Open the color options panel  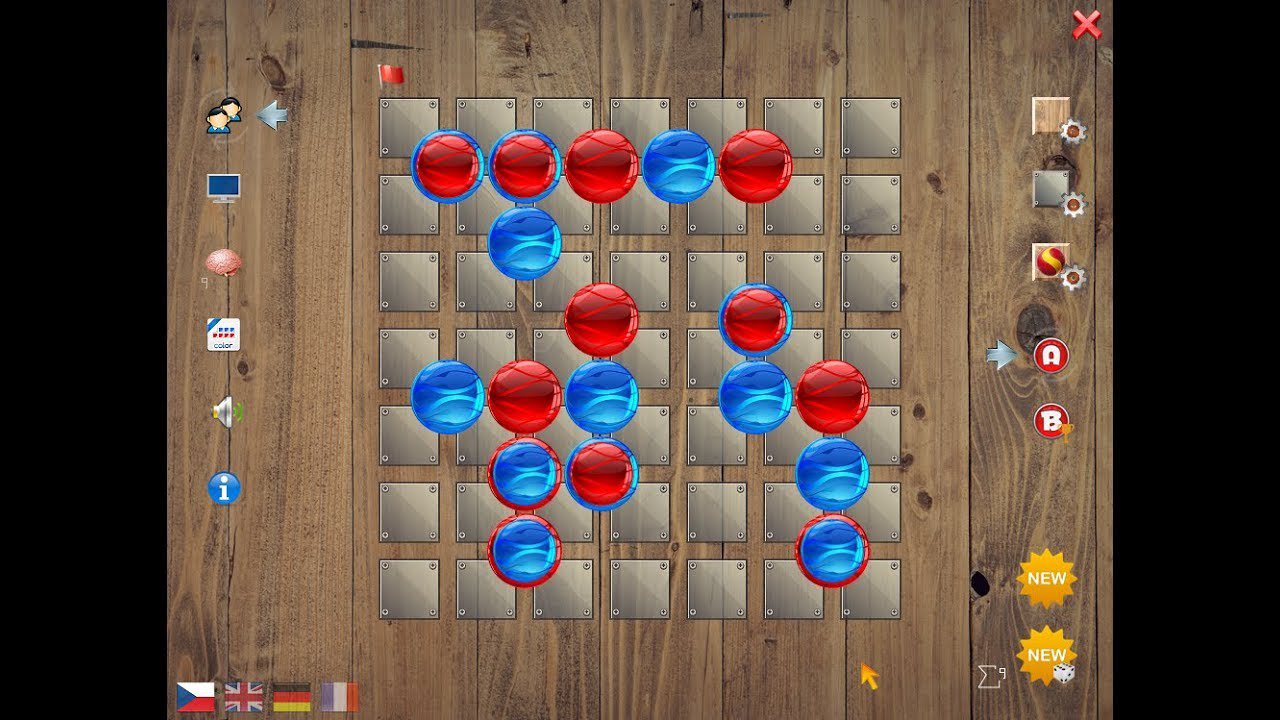tap(223, 336)
